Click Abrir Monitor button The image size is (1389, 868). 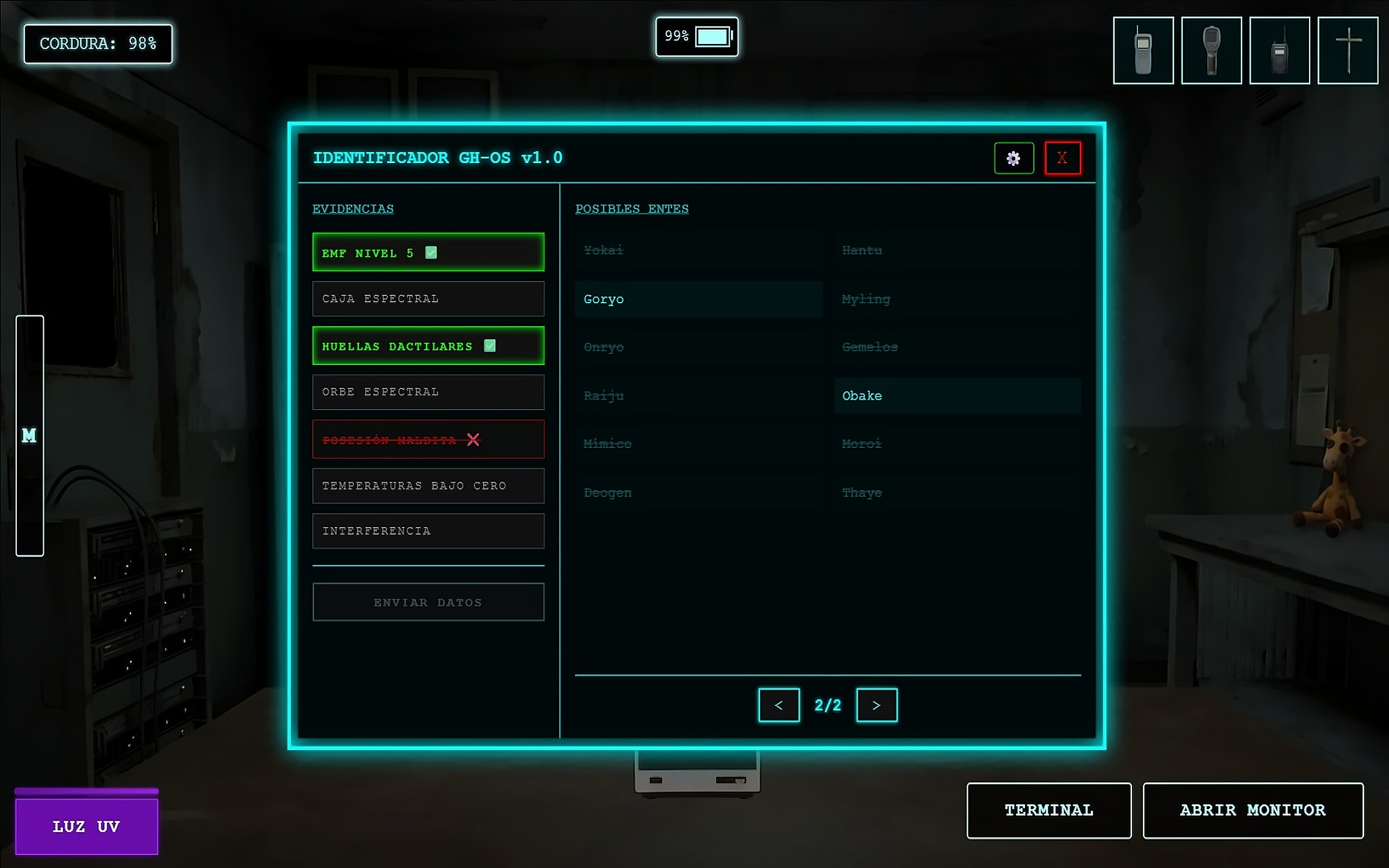click(1252, 810)
